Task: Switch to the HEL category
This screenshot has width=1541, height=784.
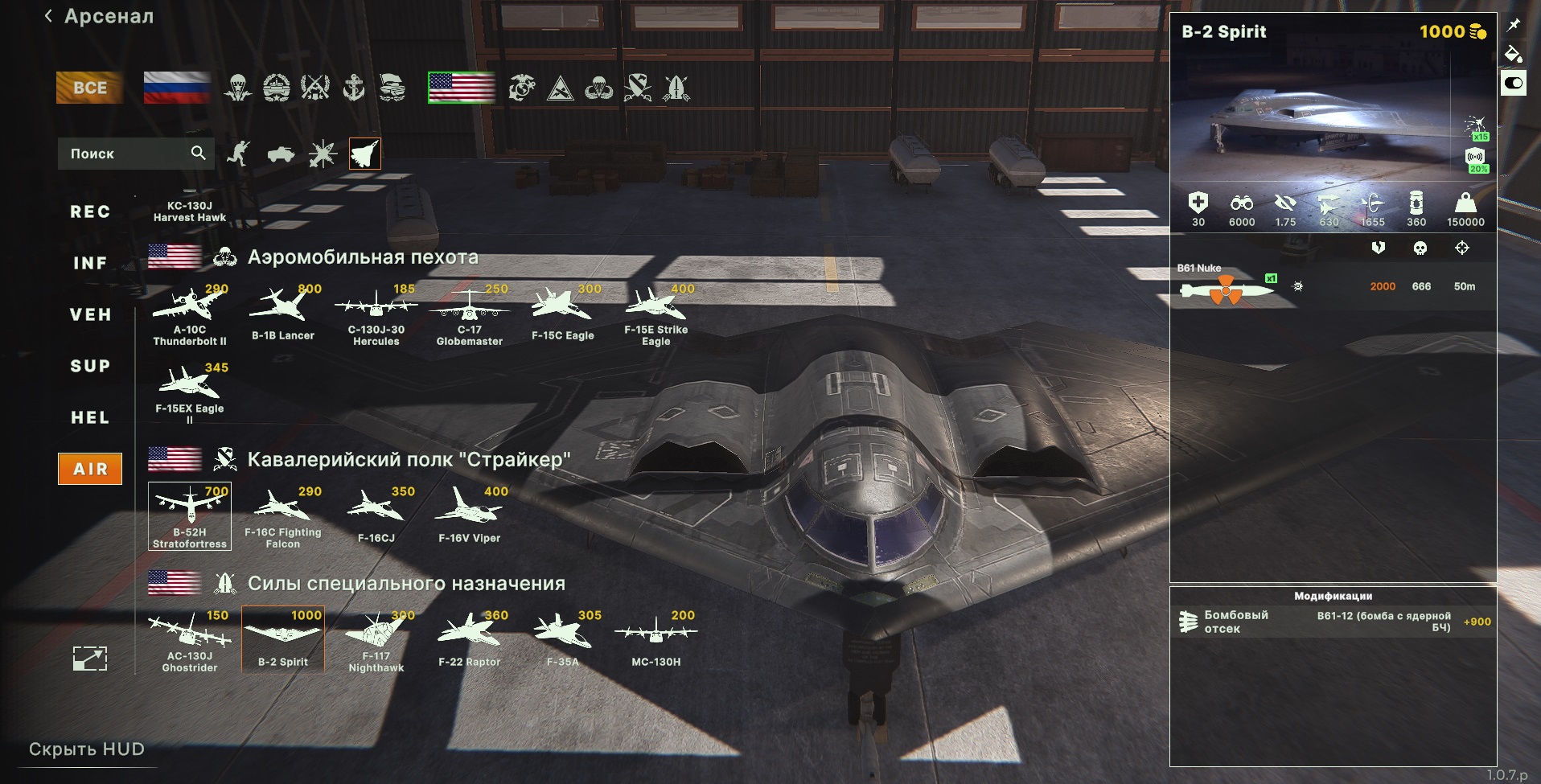Action: [x=90, y=418]
